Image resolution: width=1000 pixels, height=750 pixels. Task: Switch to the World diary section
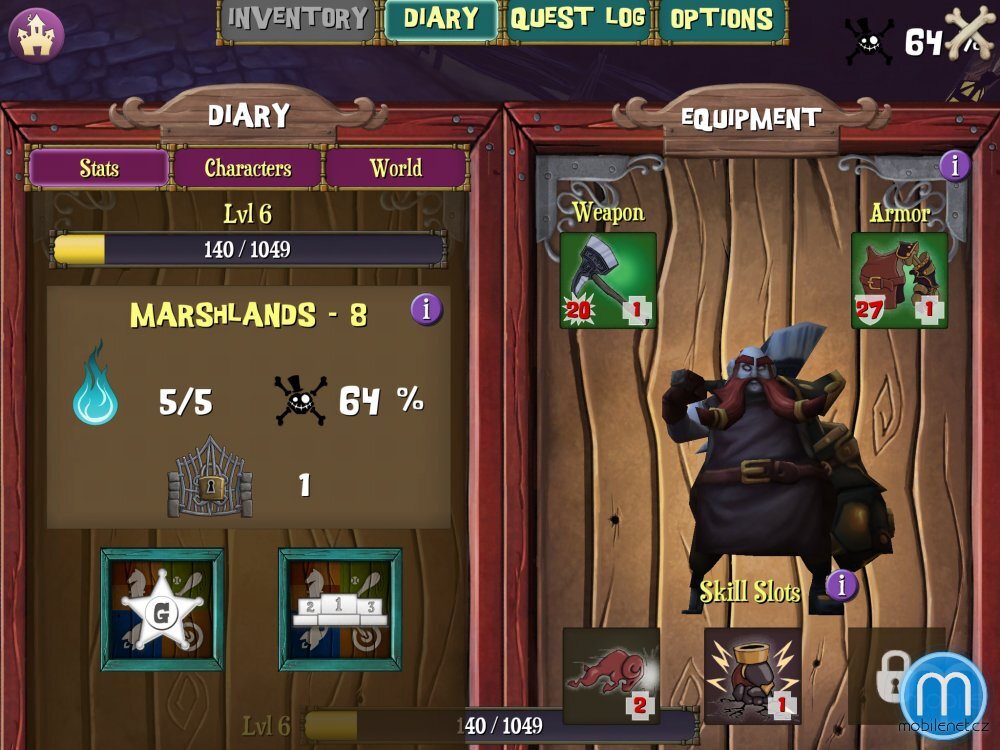[396, 168]
